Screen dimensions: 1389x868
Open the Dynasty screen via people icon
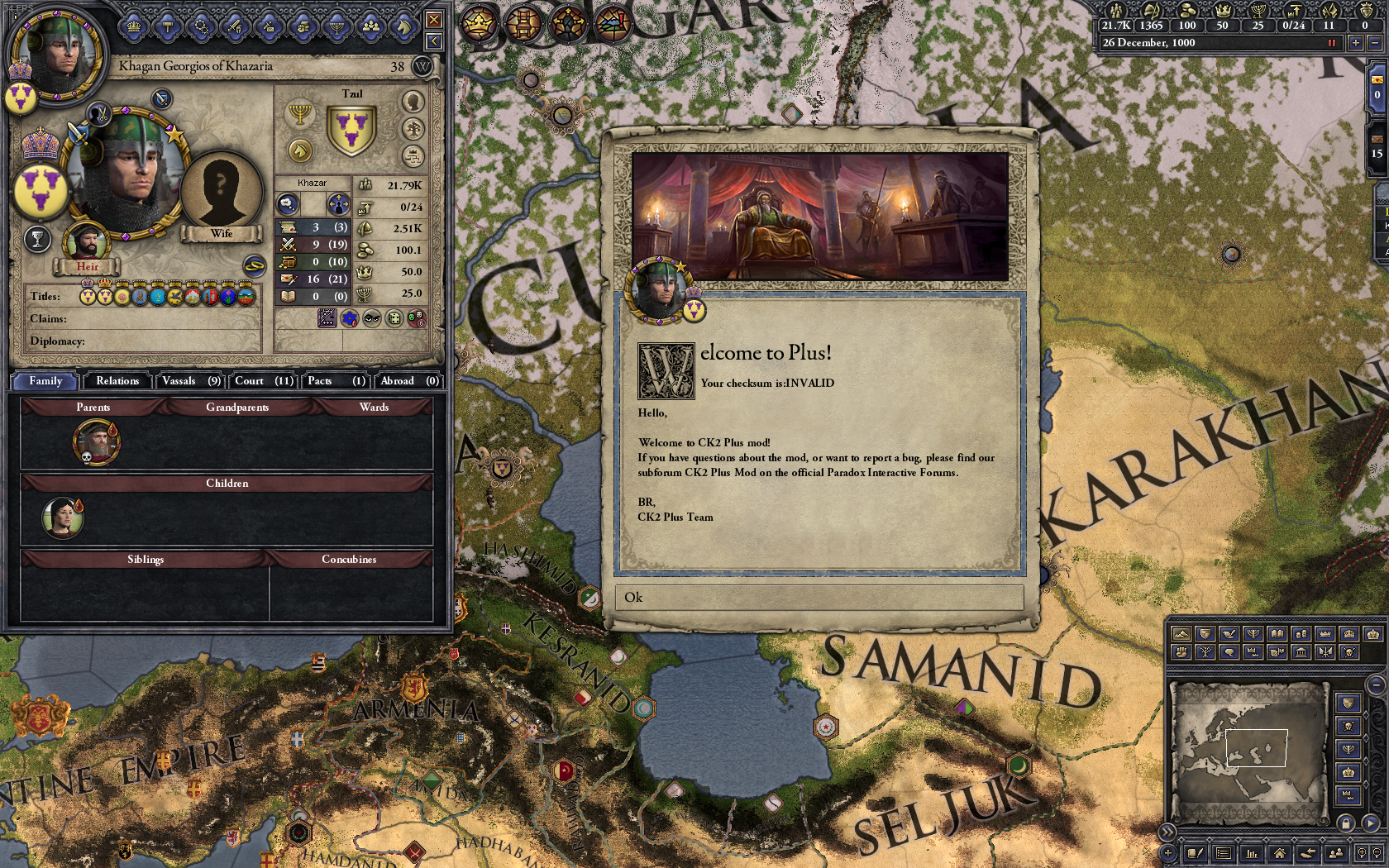point(371,25)
